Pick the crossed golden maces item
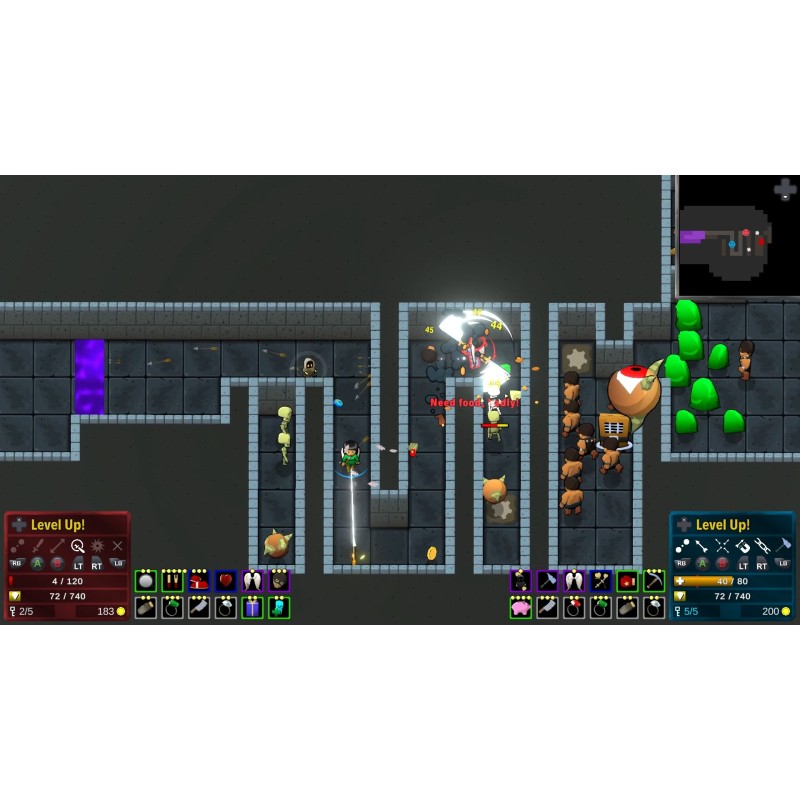 click(601, 581)
